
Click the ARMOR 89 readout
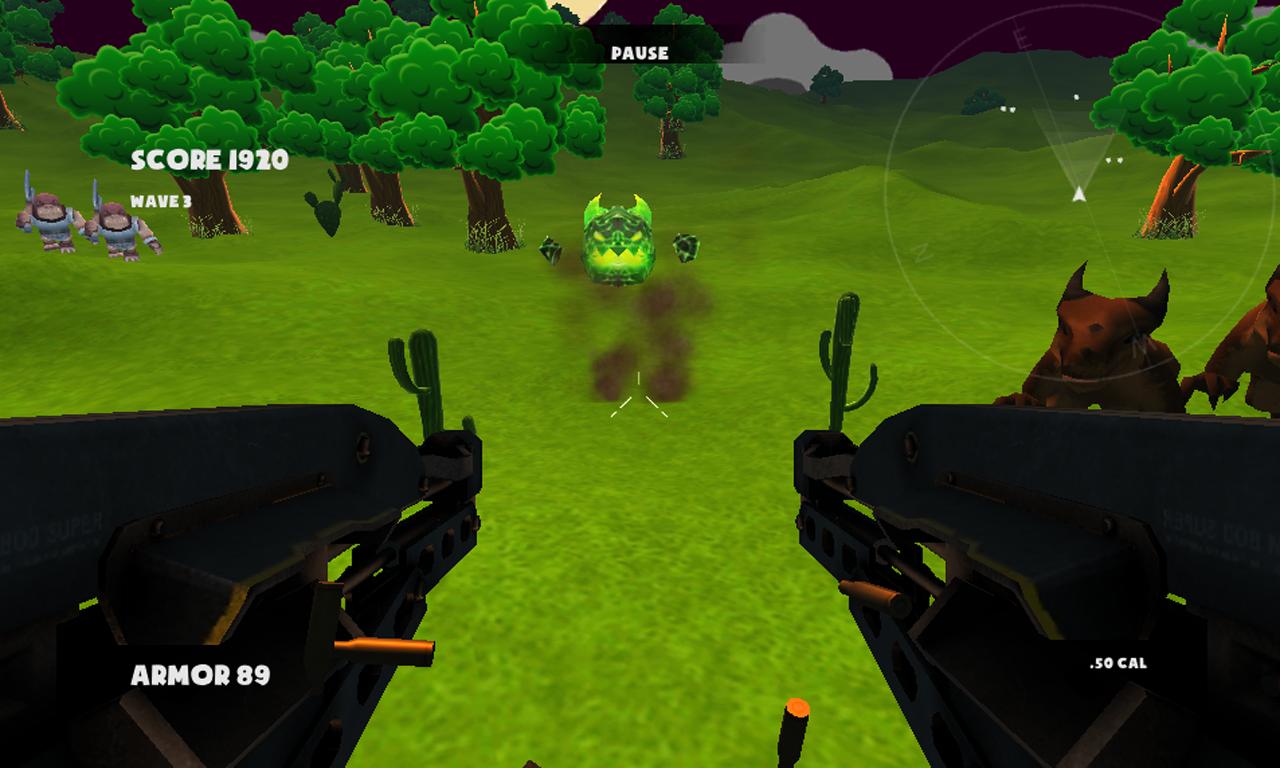(200, 676)
